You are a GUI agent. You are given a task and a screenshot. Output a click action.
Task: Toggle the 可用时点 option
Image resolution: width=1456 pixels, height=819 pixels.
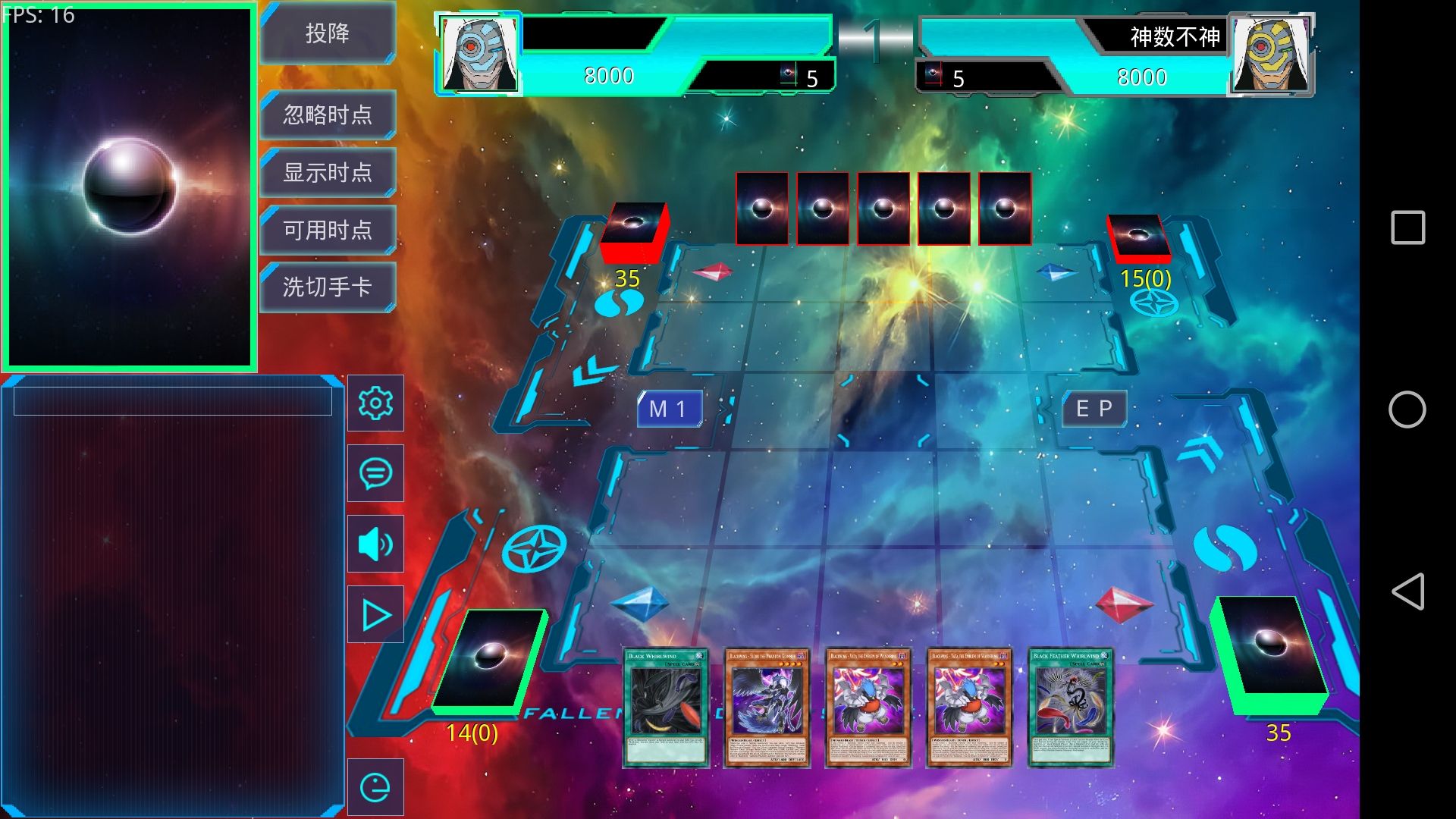328,230
